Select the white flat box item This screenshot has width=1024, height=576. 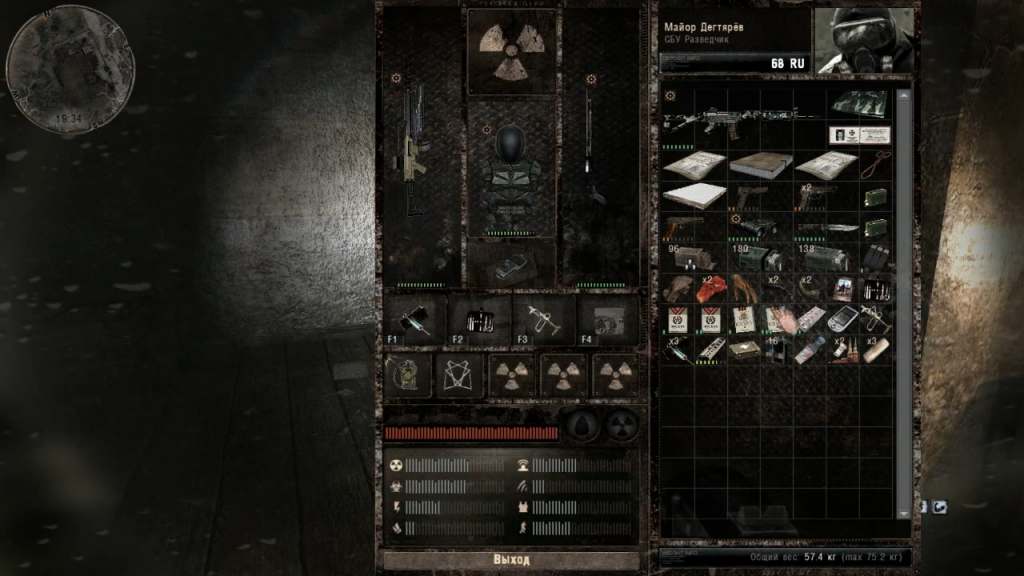click(693, 195)
